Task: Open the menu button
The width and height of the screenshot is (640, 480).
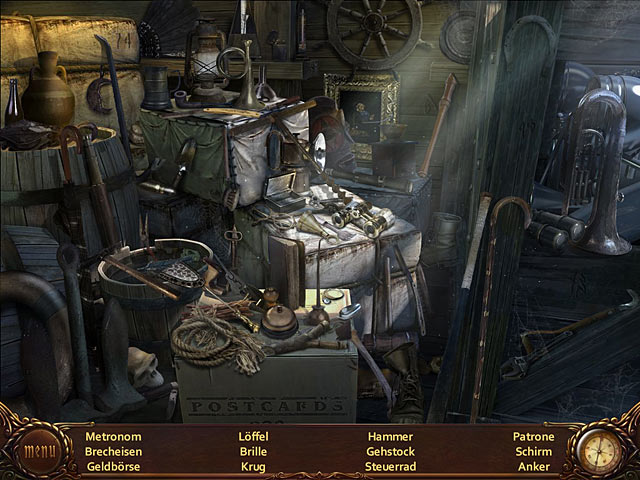Action: pos(40,450)
